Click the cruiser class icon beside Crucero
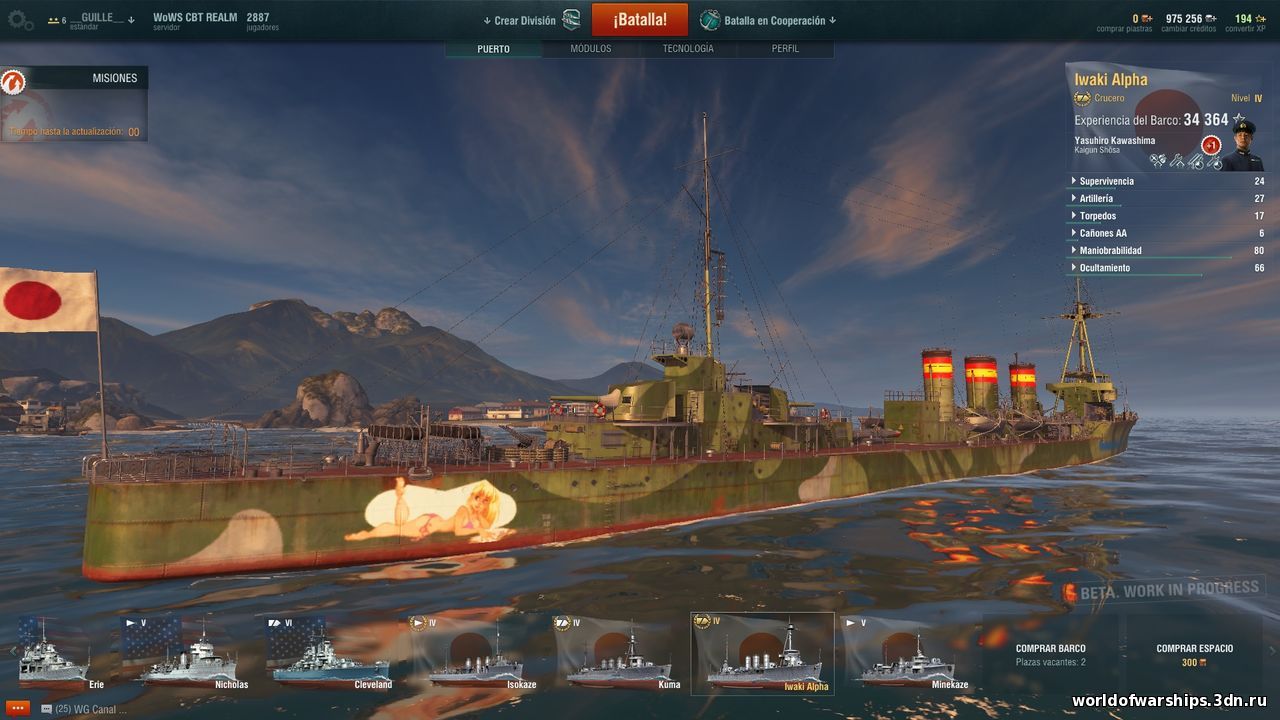The image size is (1280, 720). click(1082, 98)
